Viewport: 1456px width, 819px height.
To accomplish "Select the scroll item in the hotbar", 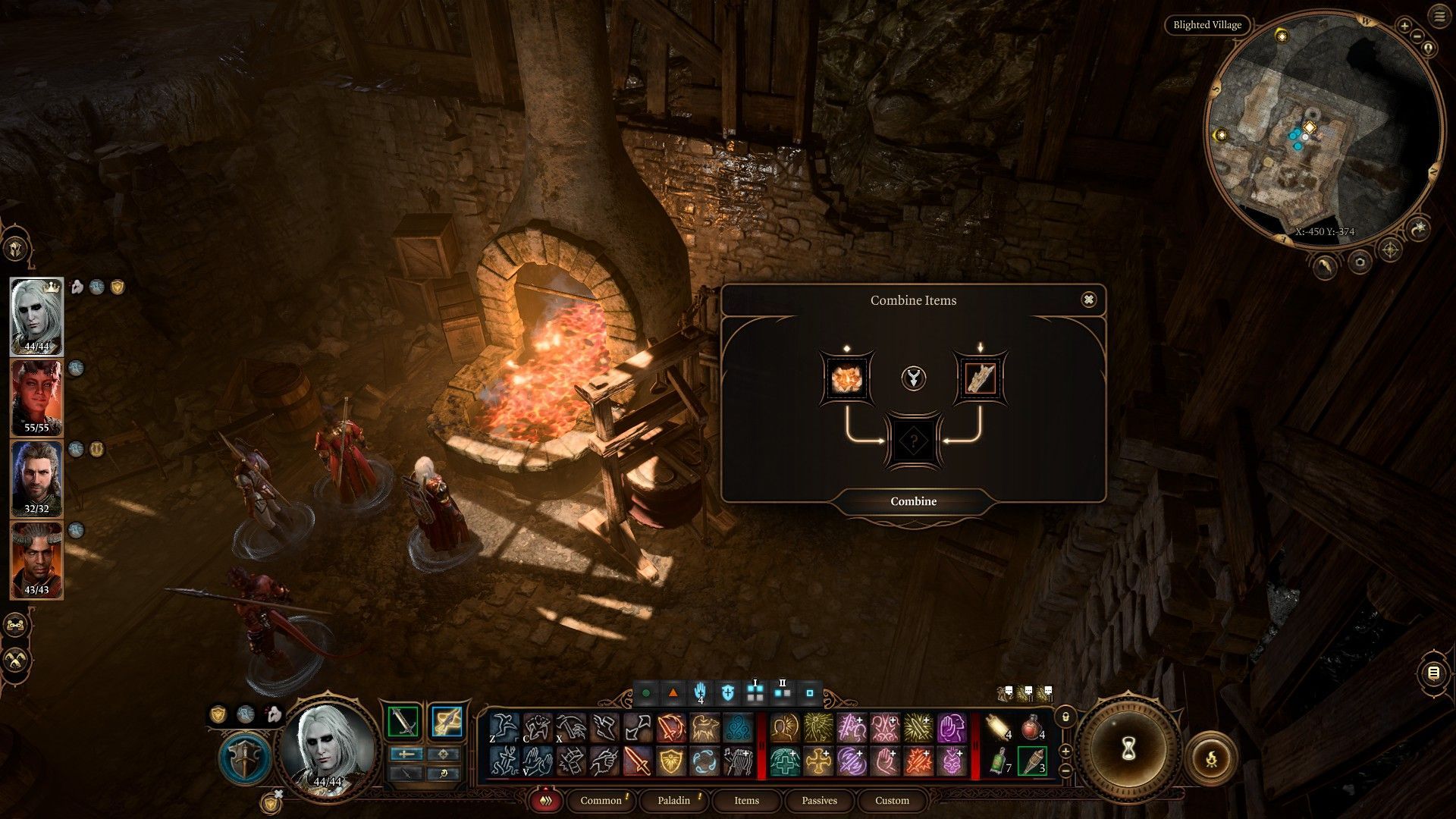I will [x=999, y=729].
